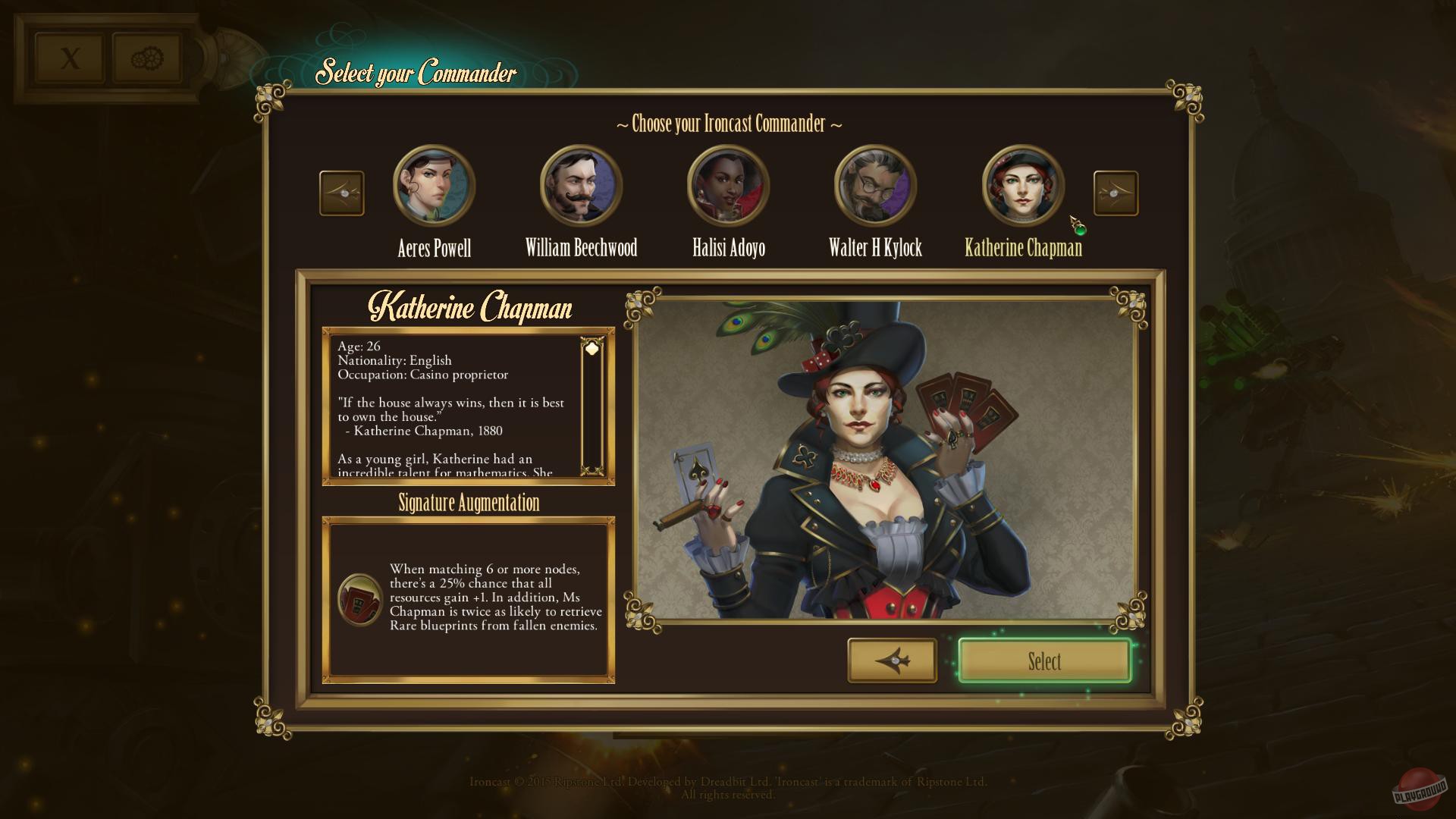The width and height of the screenshot is (1456, 819).
Task: Select Halisi Adoyo's commander portrait
Action: click(x=727, y=185)
